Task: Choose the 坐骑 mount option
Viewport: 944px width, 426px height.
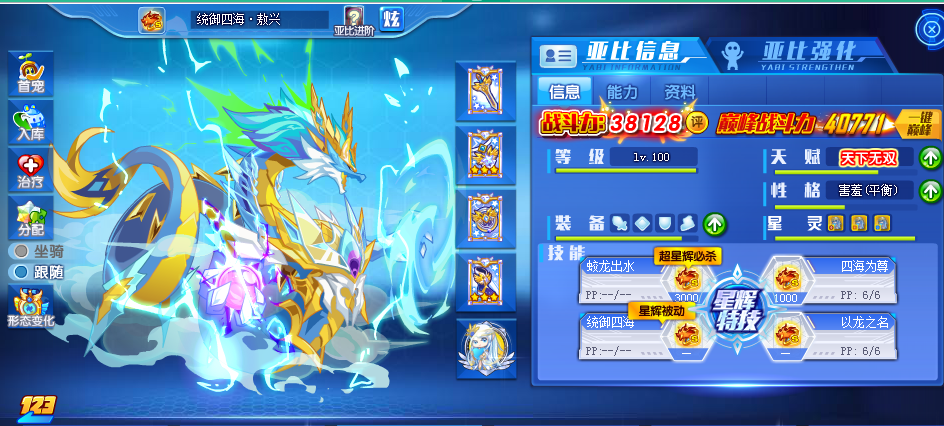Action: click(x=19, y=250)
